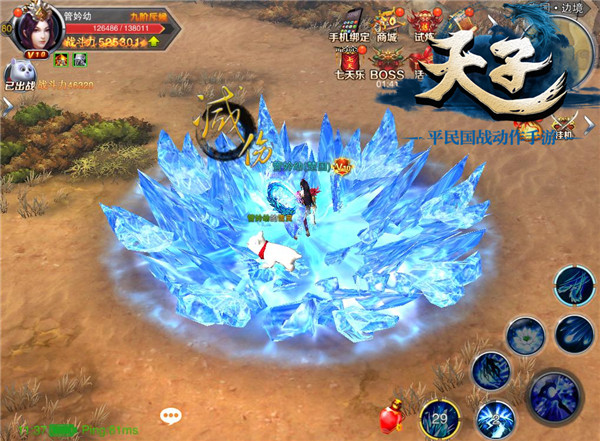Cast the dark figure ice skill

tap(490, 370)
